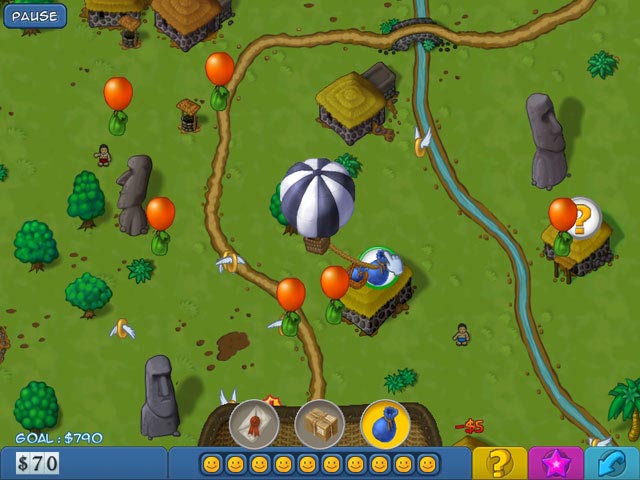Click the blue curved arrow button

(x=613, y=463)
